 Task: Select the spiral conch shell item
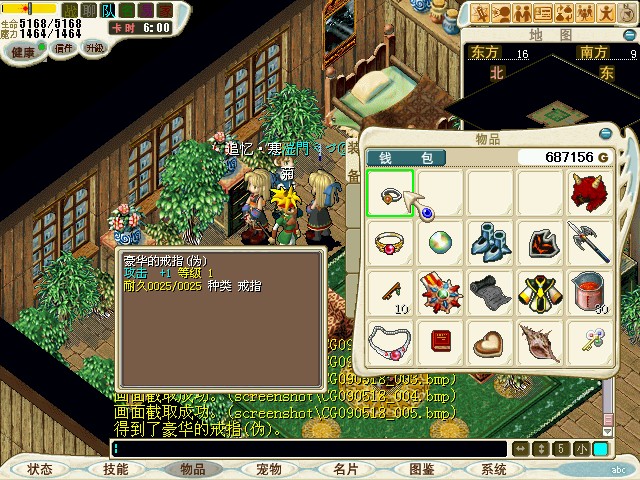(x=540, y=342)
